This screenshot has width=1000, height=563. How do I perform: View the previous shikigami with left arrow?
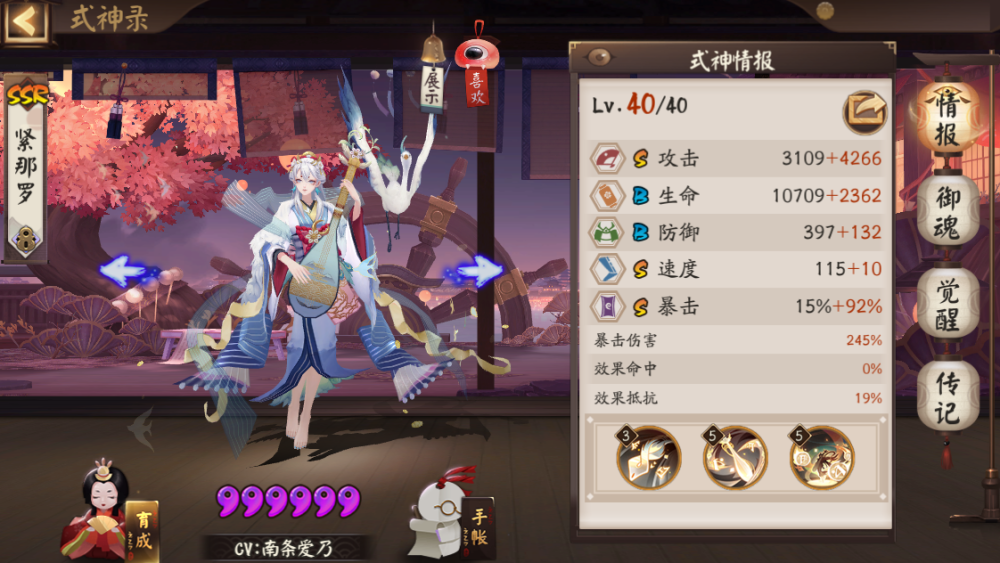tap(128, 270)
